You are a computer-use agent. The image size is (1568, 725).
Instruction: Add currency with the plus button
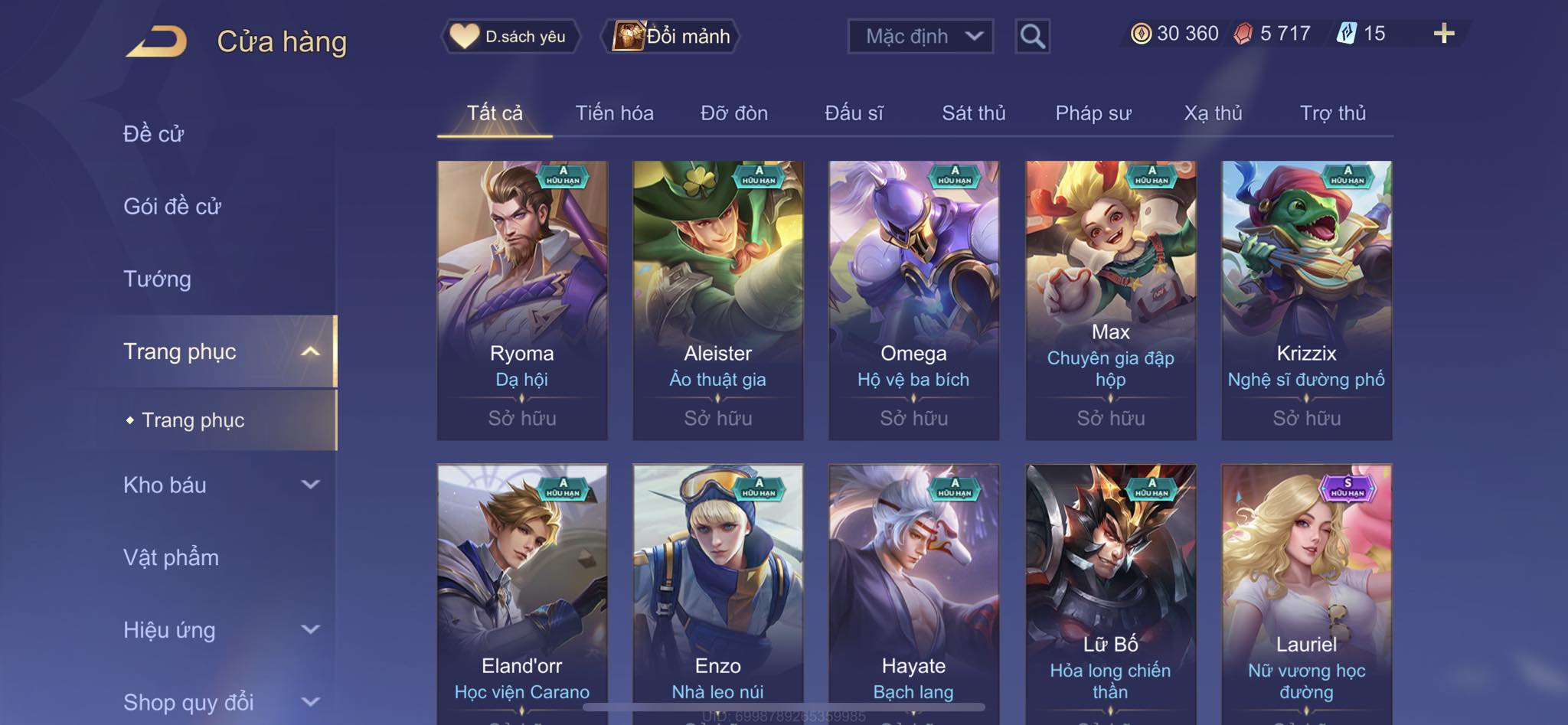(1443, 34)
